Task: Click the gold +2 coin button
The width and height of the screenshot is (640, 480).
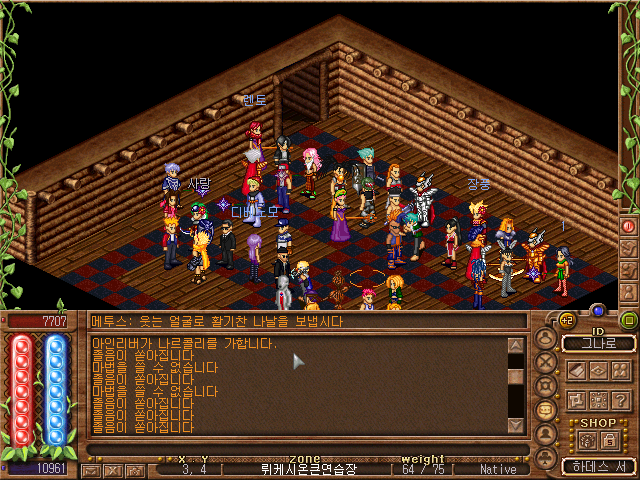Action: pyautogui.click(x=566, y=320)
